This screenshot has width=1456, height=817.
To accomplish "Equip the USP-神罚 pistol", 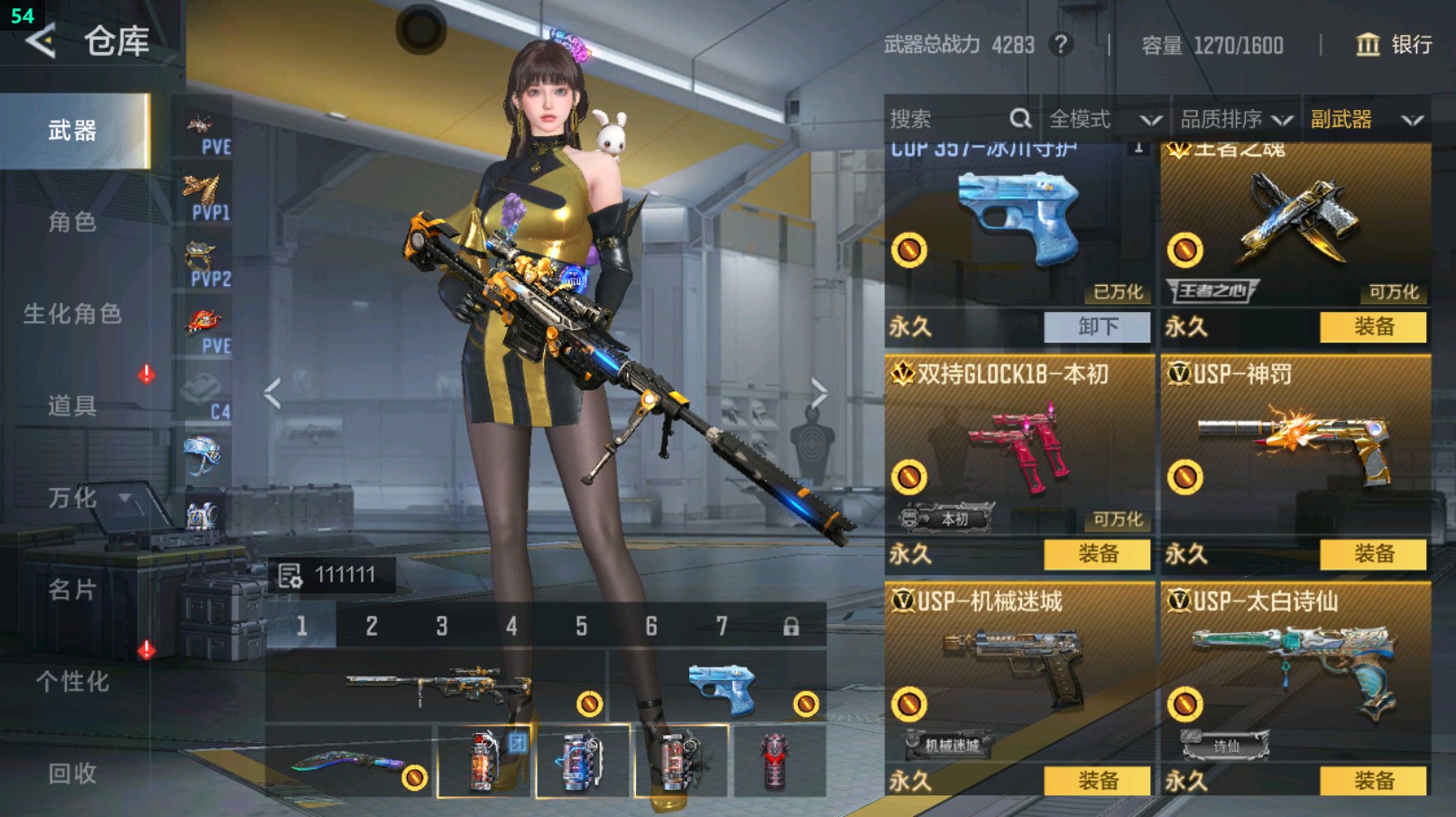I will (1373, 554).
